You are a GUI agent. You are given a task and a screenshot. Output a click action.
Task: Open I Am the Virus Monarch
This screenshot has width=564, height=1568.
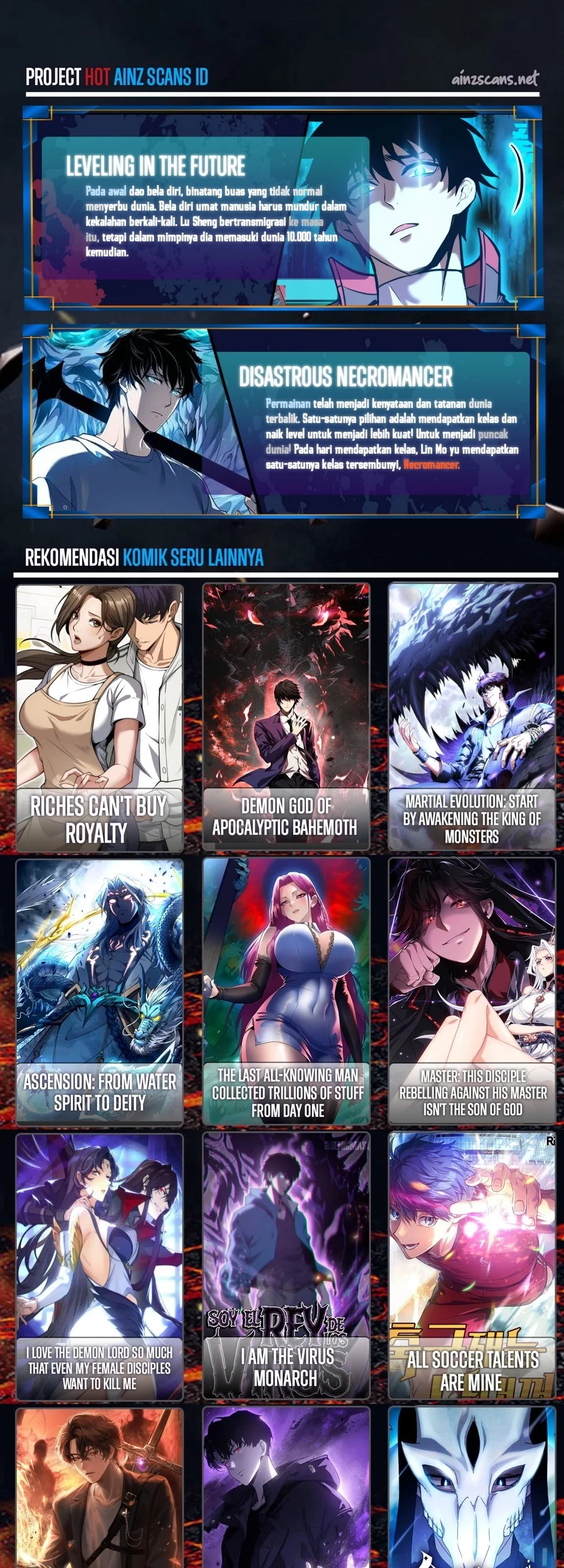(x=286, y=1266)
